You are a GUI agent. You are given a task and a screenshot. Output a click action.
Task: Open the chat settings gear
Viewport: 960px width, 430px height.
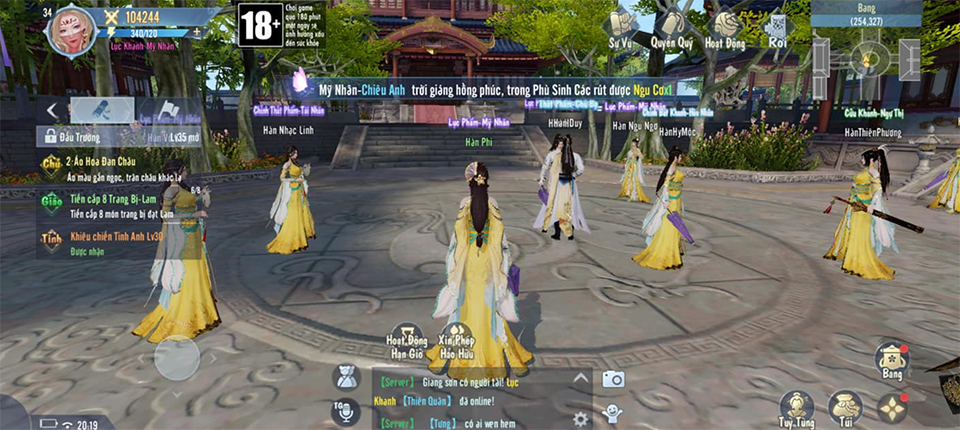(580, 418)
